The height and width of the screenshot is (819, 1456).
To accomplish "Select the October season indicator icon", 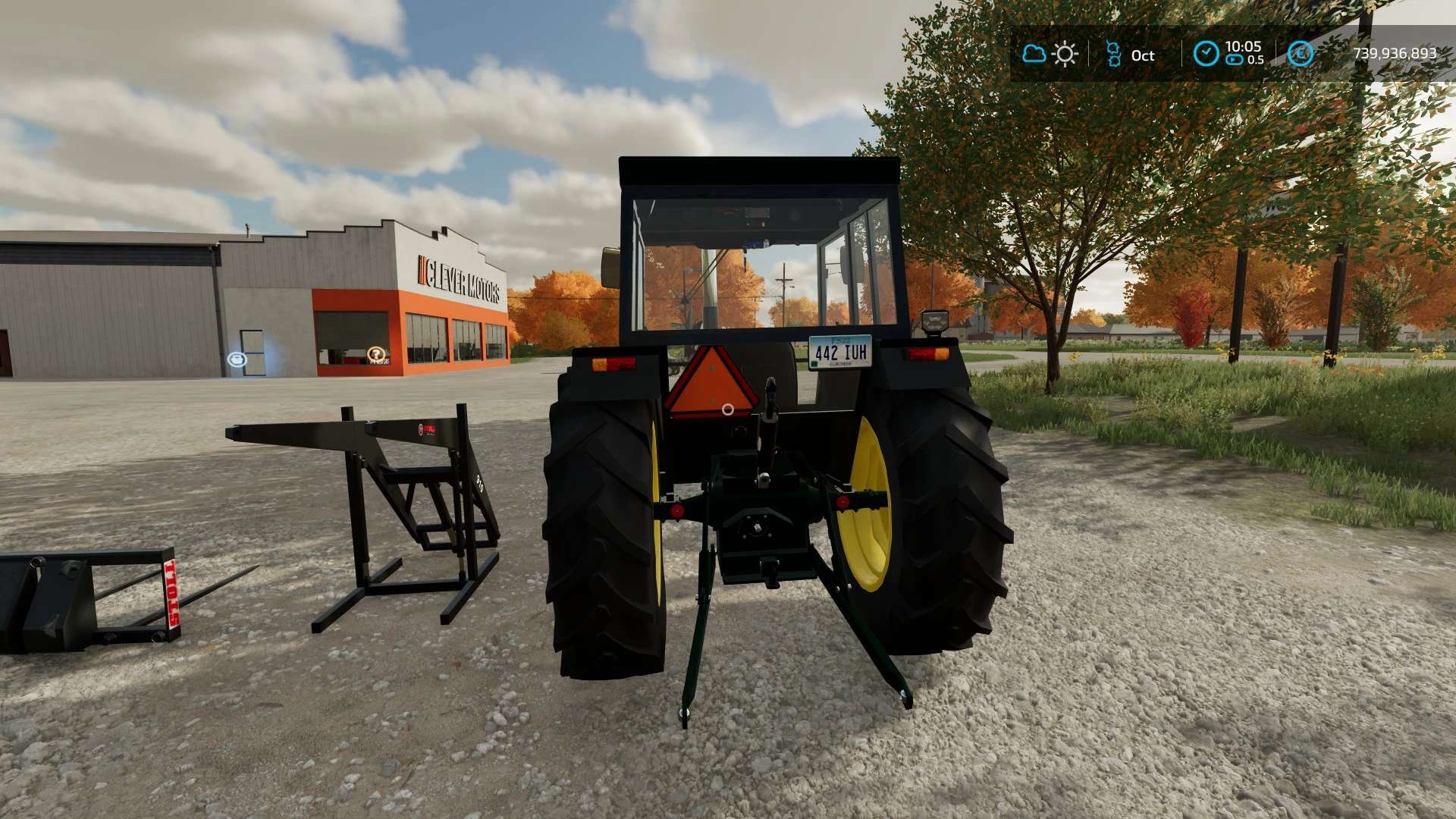I will 1113,55.
